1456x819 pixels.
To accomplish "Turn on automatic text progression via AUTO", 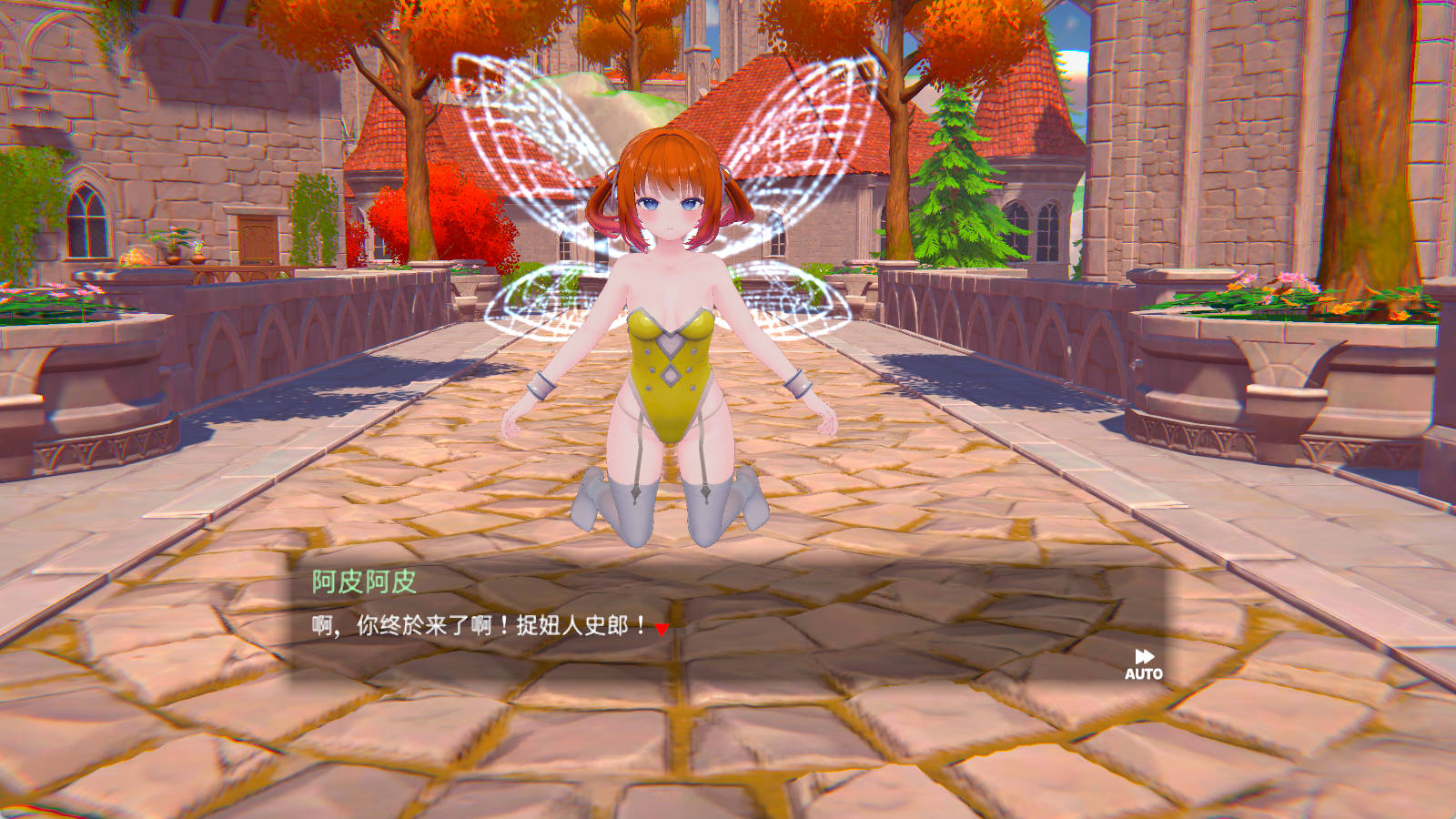I will pos(1145,674).
